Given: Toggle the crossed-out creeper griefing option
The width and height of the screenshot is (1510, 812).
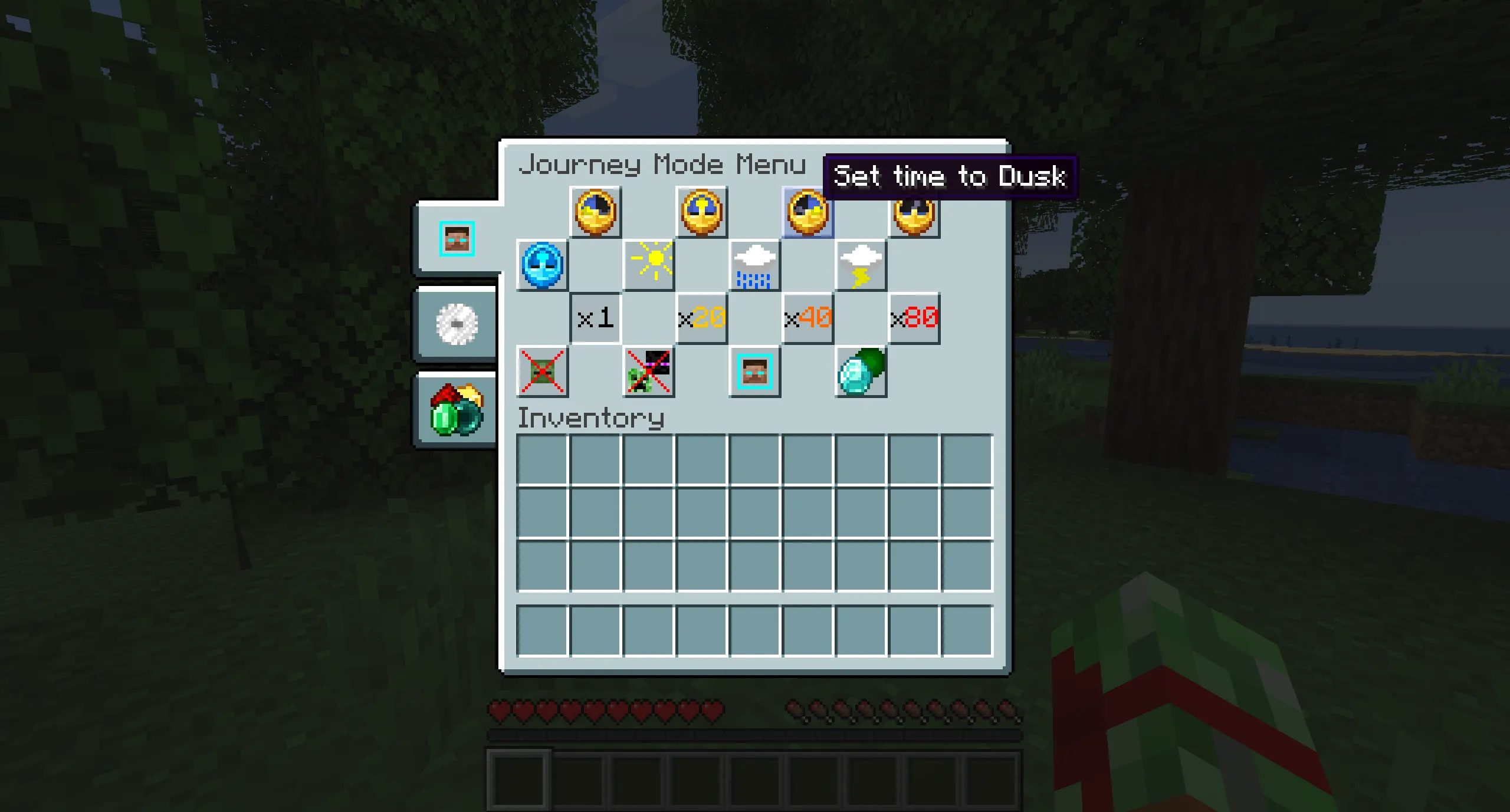Looking at the screenshot, I should 649,372.
